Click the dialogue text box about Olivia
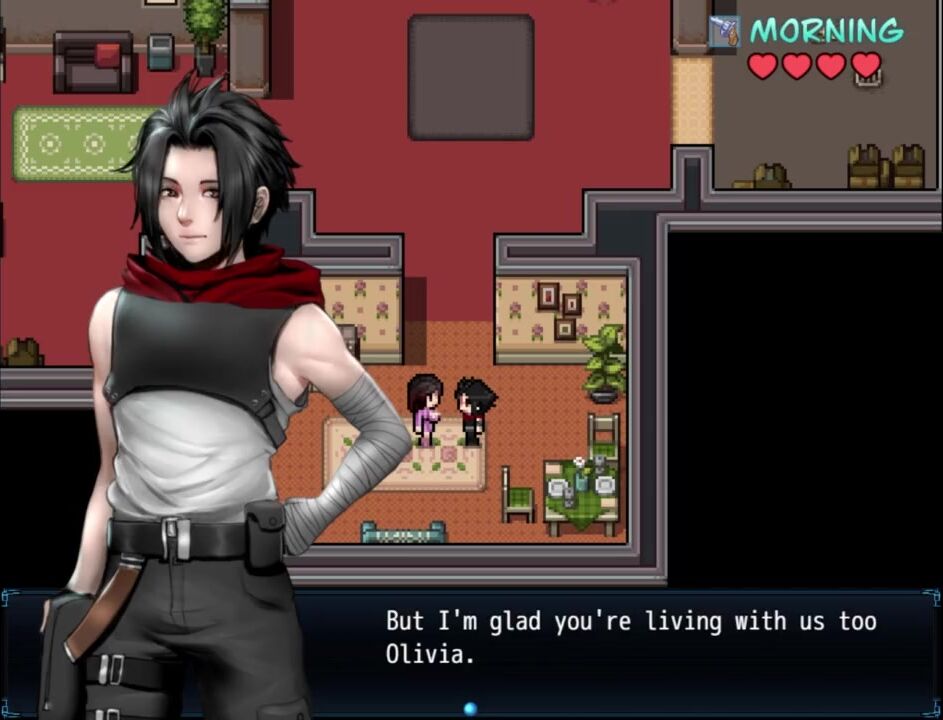Image resolution: width=943 pixels, height=720 pixels. [x=630, y=638]
